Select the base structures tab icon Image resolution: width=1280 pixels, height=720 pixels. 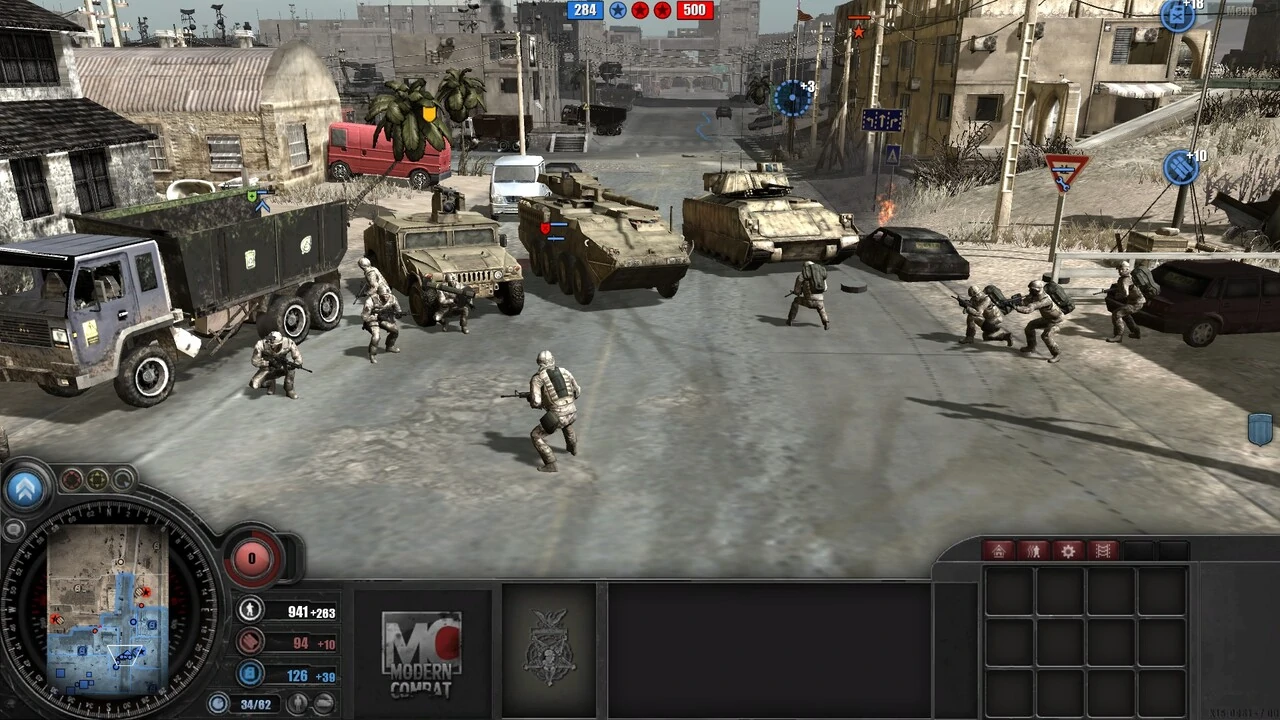click(999, 551)
